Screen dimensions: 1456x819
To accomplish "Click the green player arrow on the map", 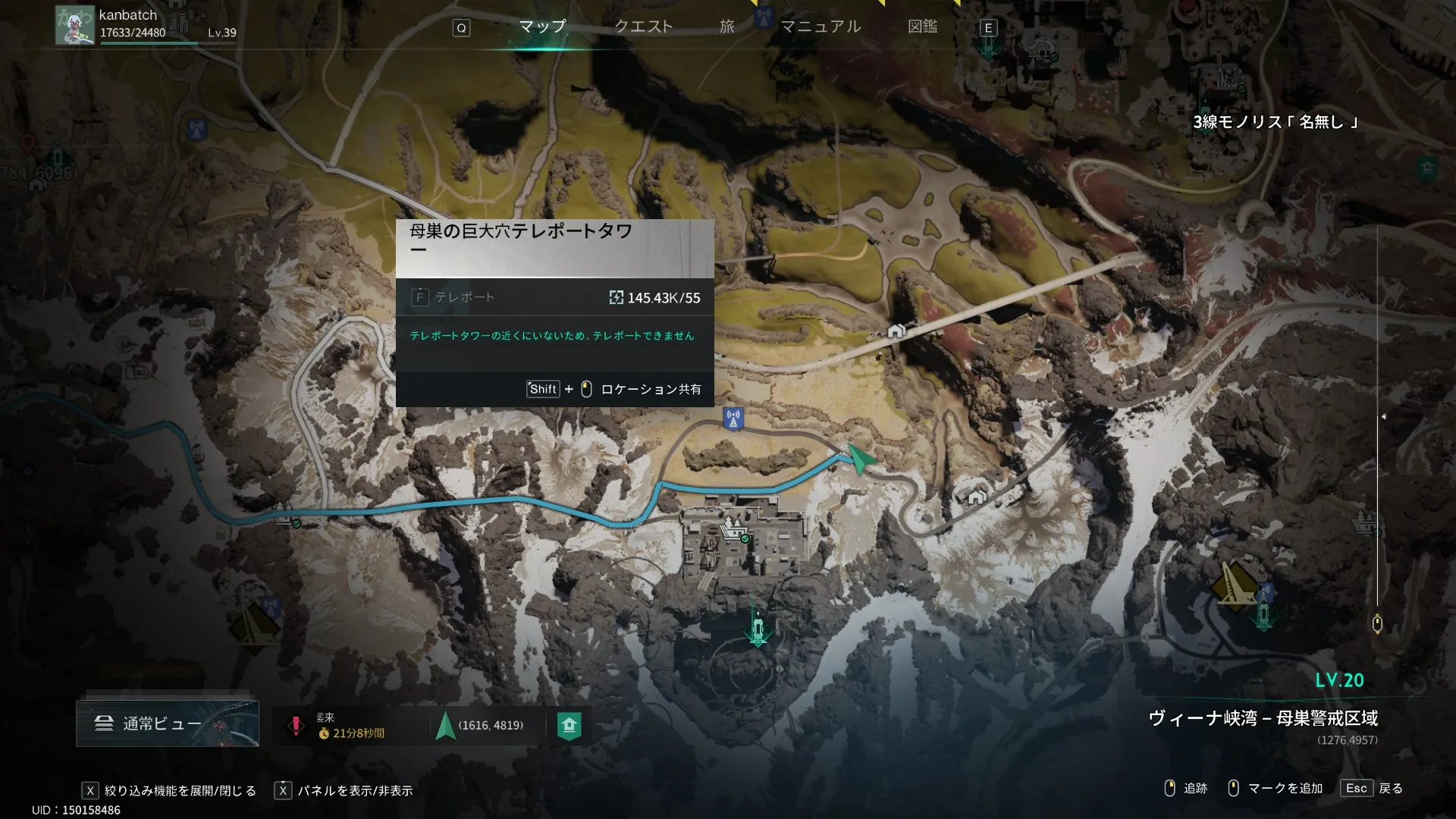I will tap(859, 458).
